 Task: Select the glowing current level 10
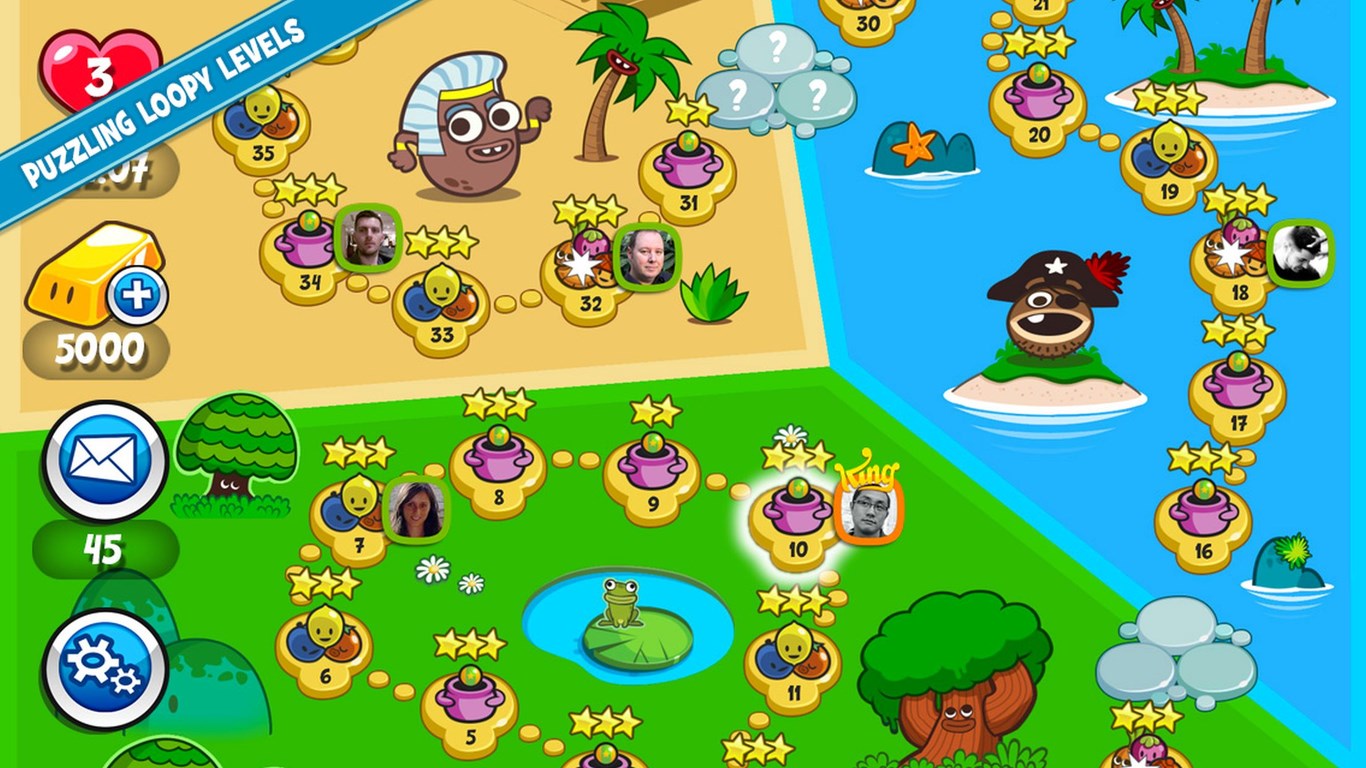[795, 510]
